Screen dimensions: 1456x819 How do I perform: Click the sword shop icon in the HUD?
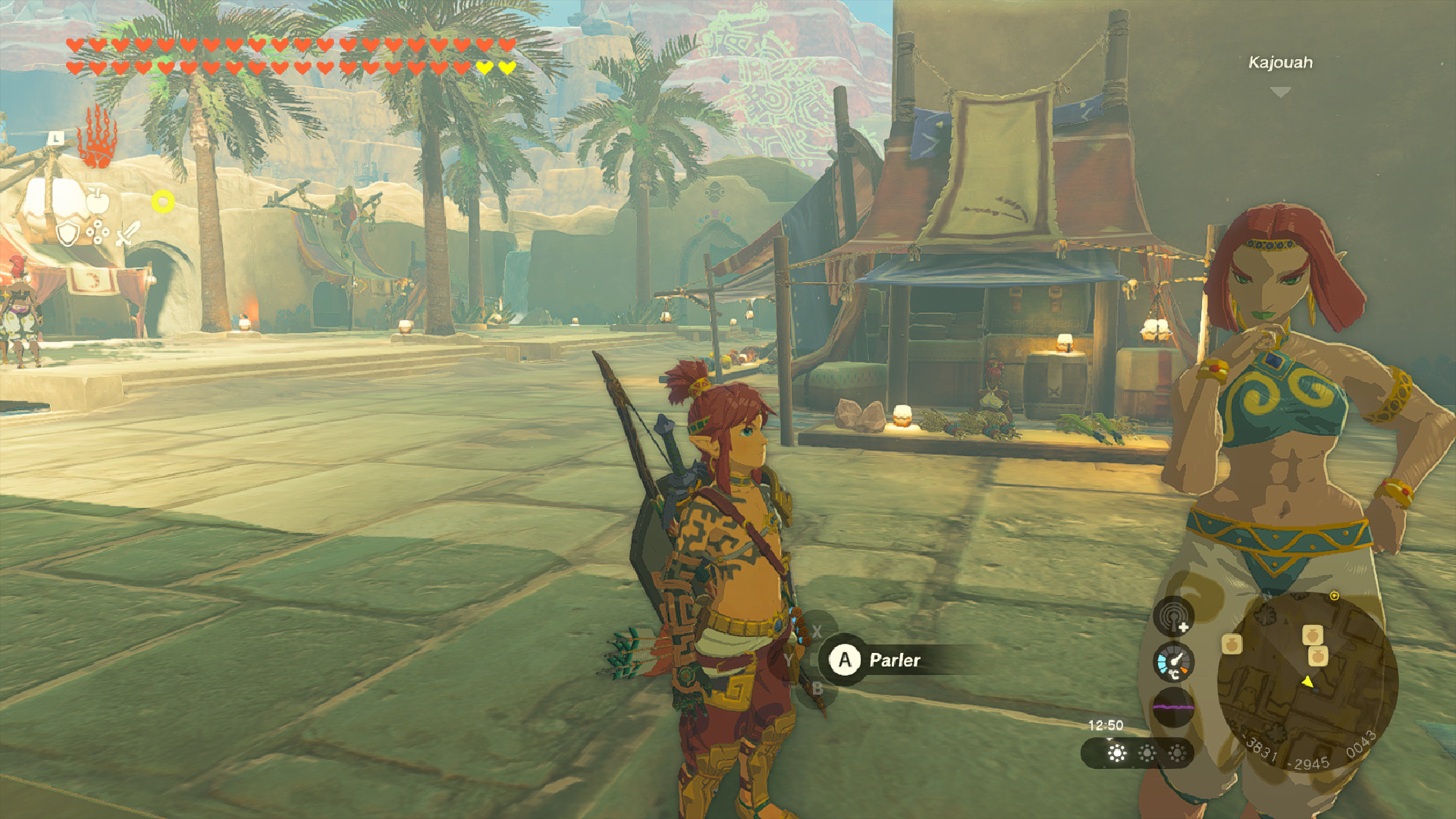tap(126, 233)
